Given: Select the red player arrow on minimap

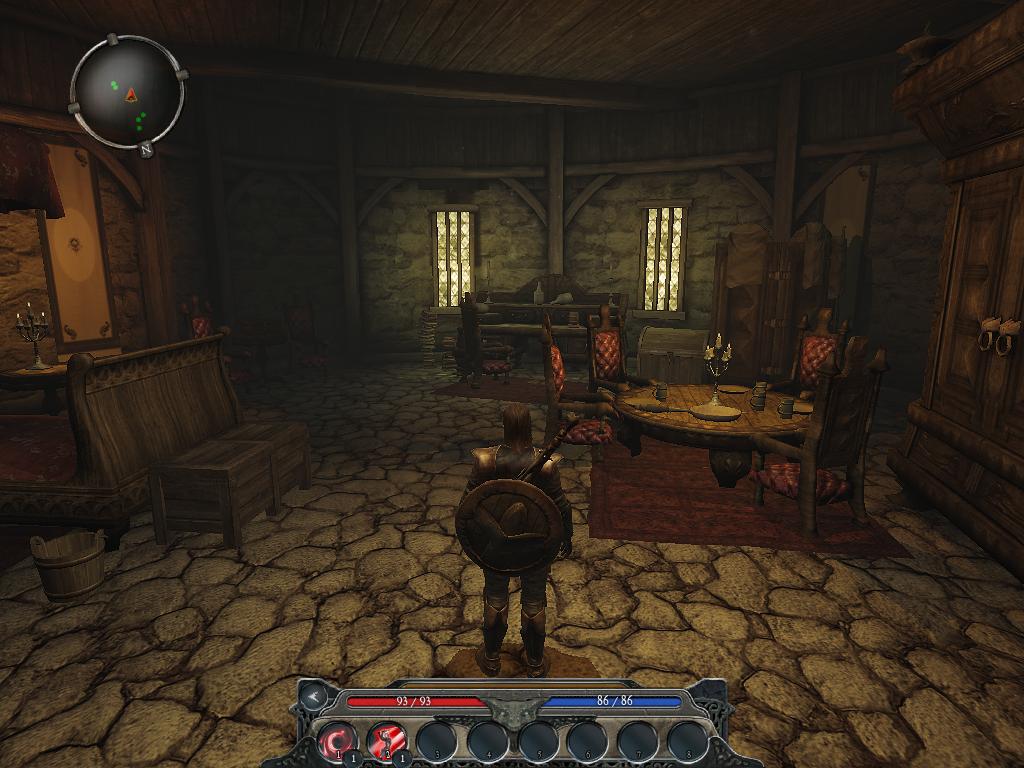Looking at the screenshot, I should (131, 94).
